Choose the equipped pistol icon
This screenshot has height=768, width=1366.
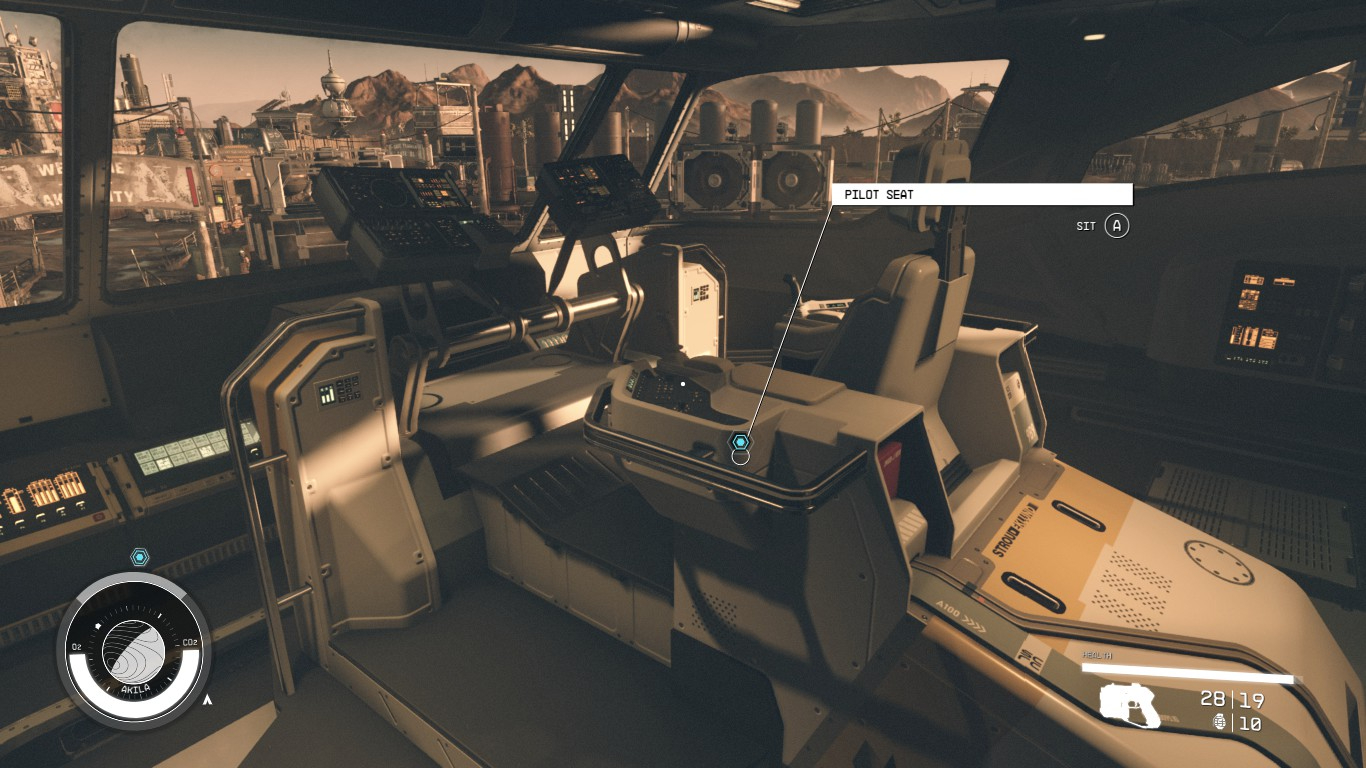click(1130, 704)
